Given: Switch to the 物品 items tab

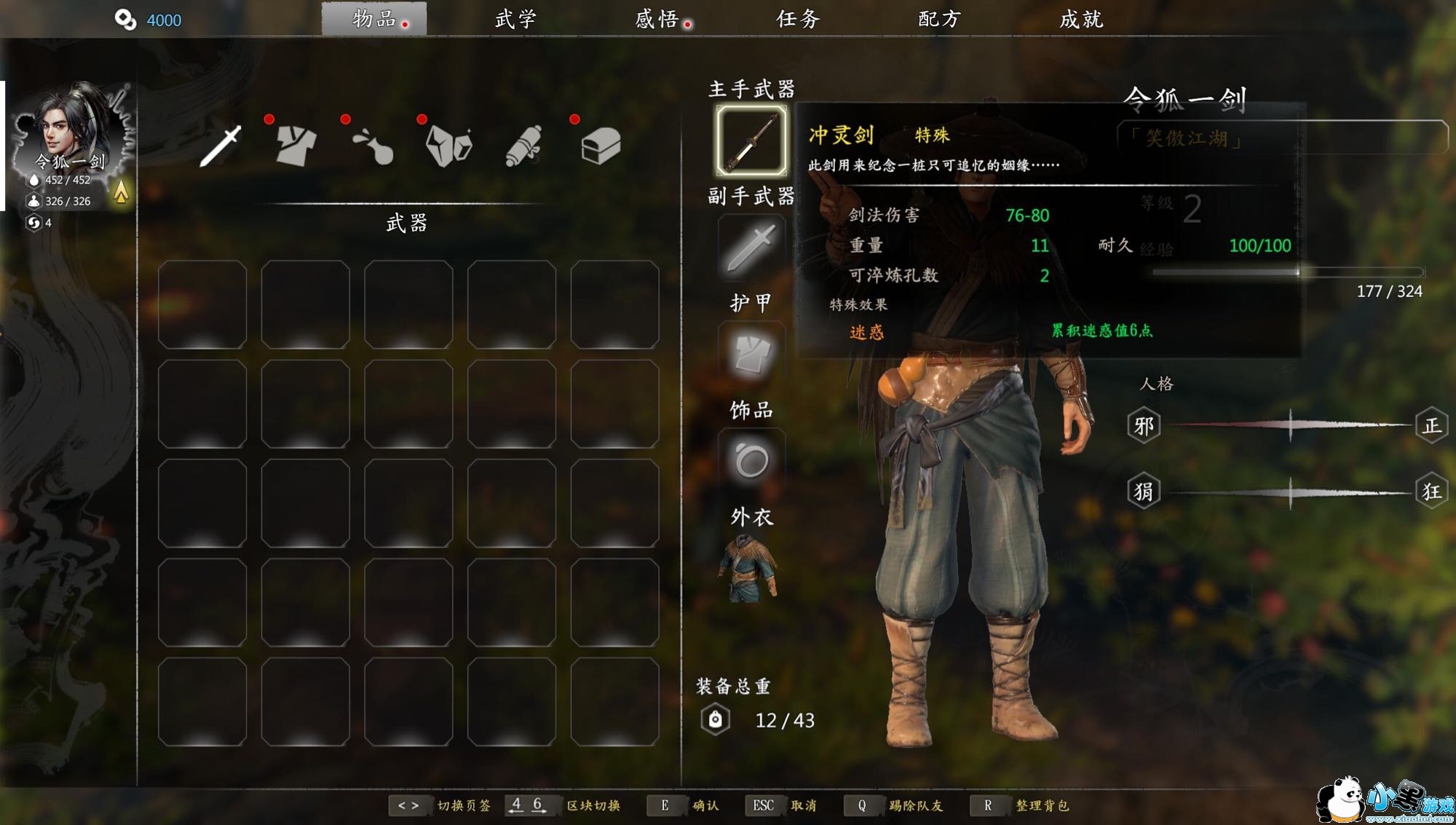Looking at the screenshot, I should click(374, 19).
